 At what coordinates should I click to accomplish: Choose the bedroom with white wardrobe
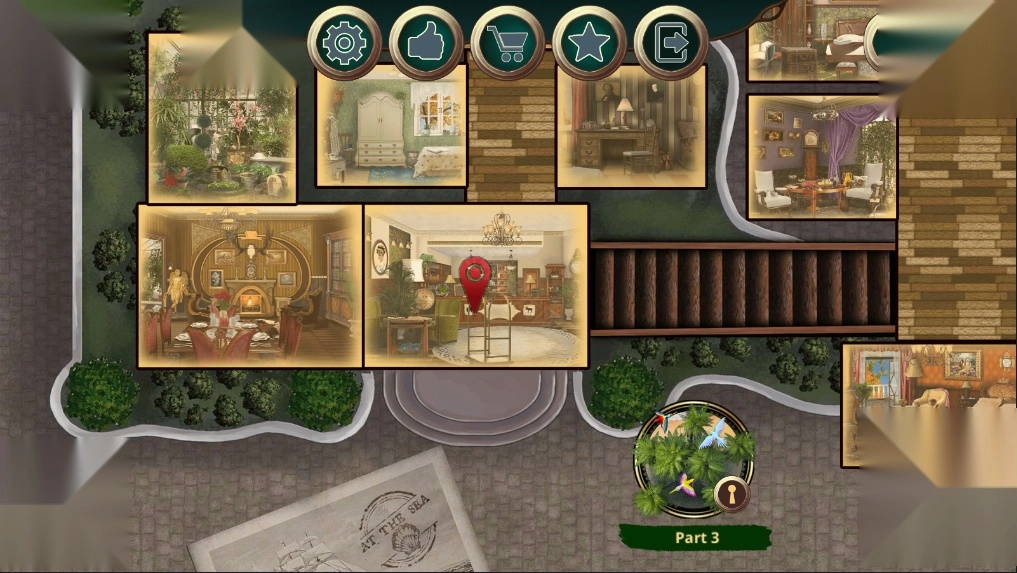tap(391, 128)
